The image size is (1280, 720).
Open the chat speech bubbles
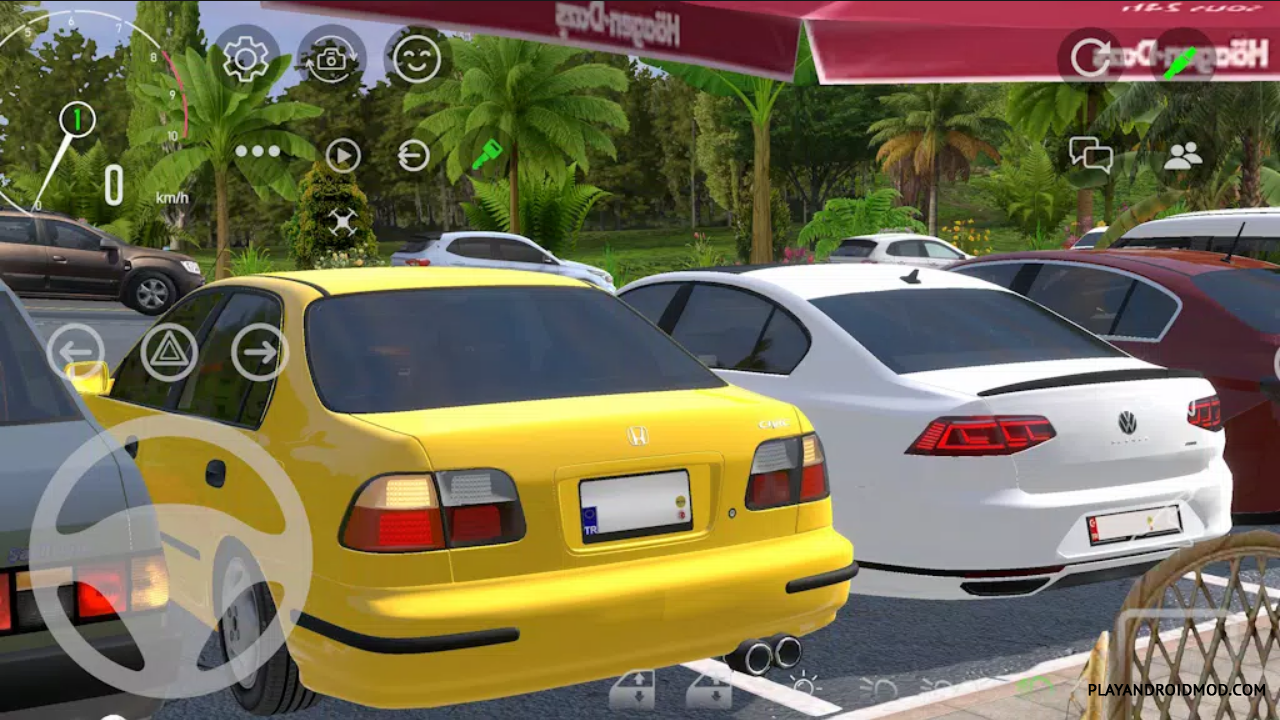click(1090, 155)
